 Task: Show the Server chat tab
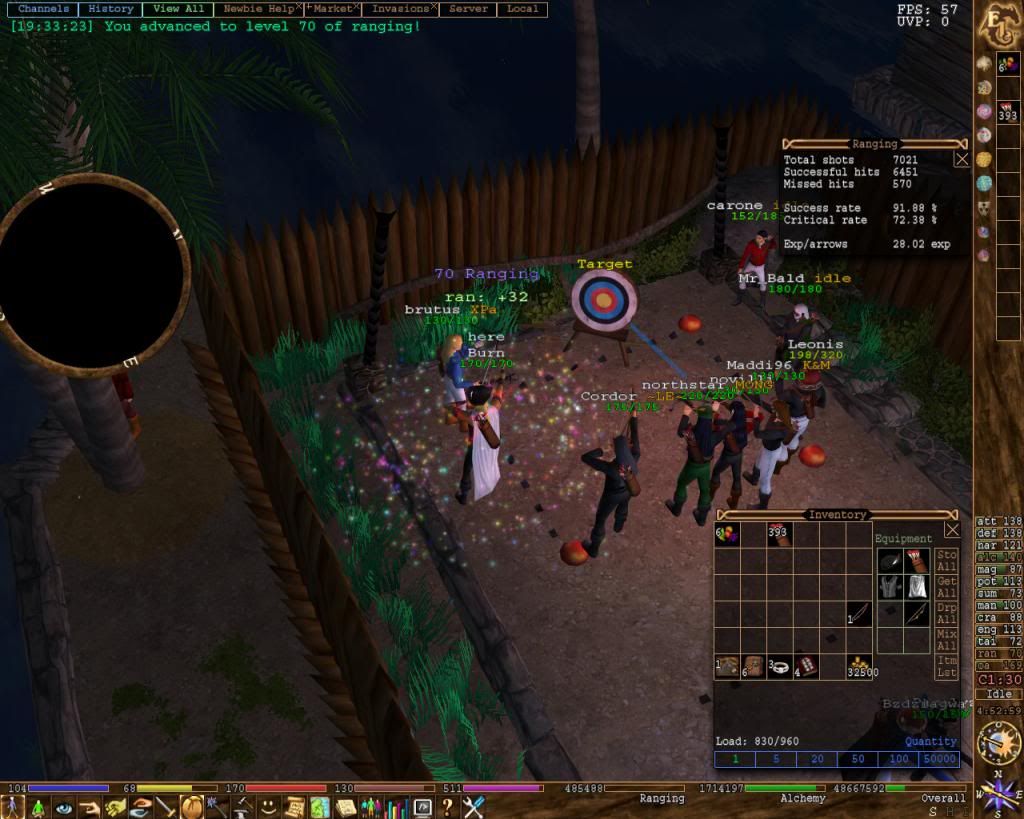click(468, 9)
